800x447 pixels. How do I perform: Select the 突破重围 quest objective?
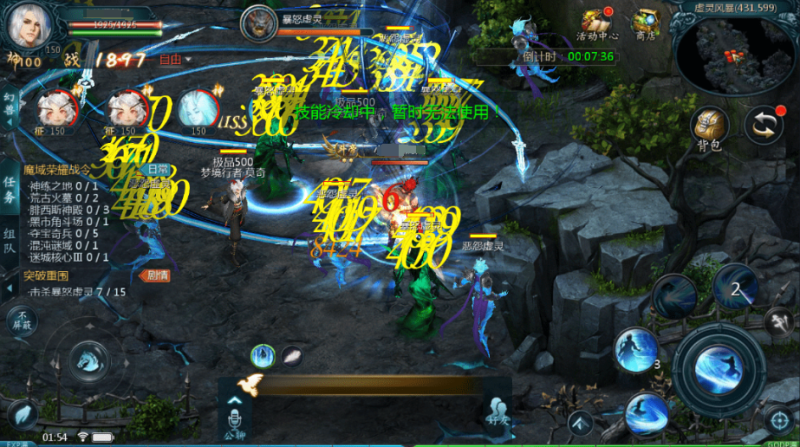point(48,276)
